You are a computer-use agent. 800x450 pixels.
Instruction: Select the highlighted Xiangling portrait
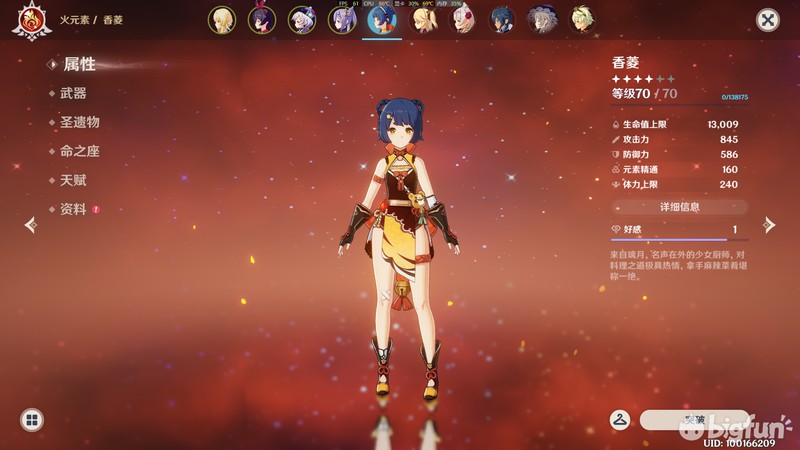(x=381, y=19)
